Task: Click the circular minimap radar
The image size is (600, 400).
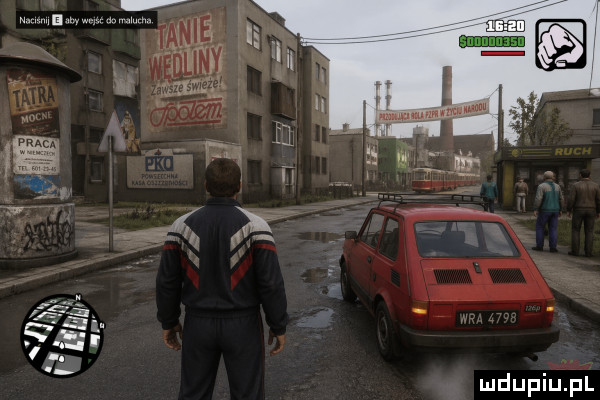Action: click(x=62, y=335)
